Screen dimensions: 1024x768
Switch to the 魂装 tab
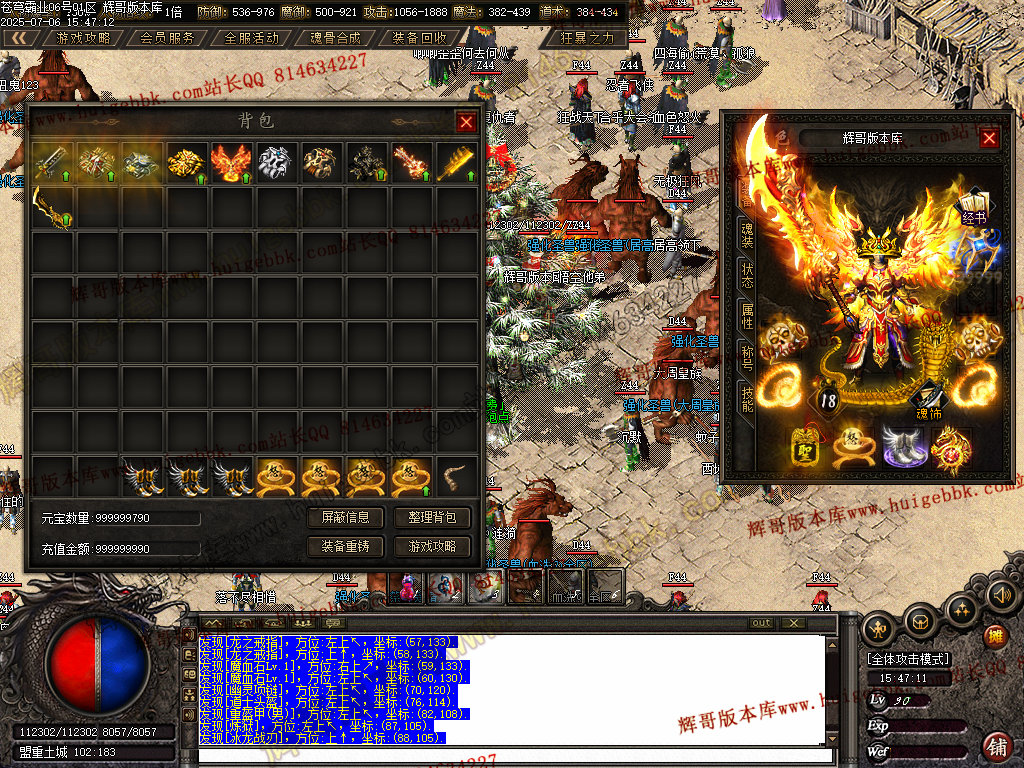[747, 236]
